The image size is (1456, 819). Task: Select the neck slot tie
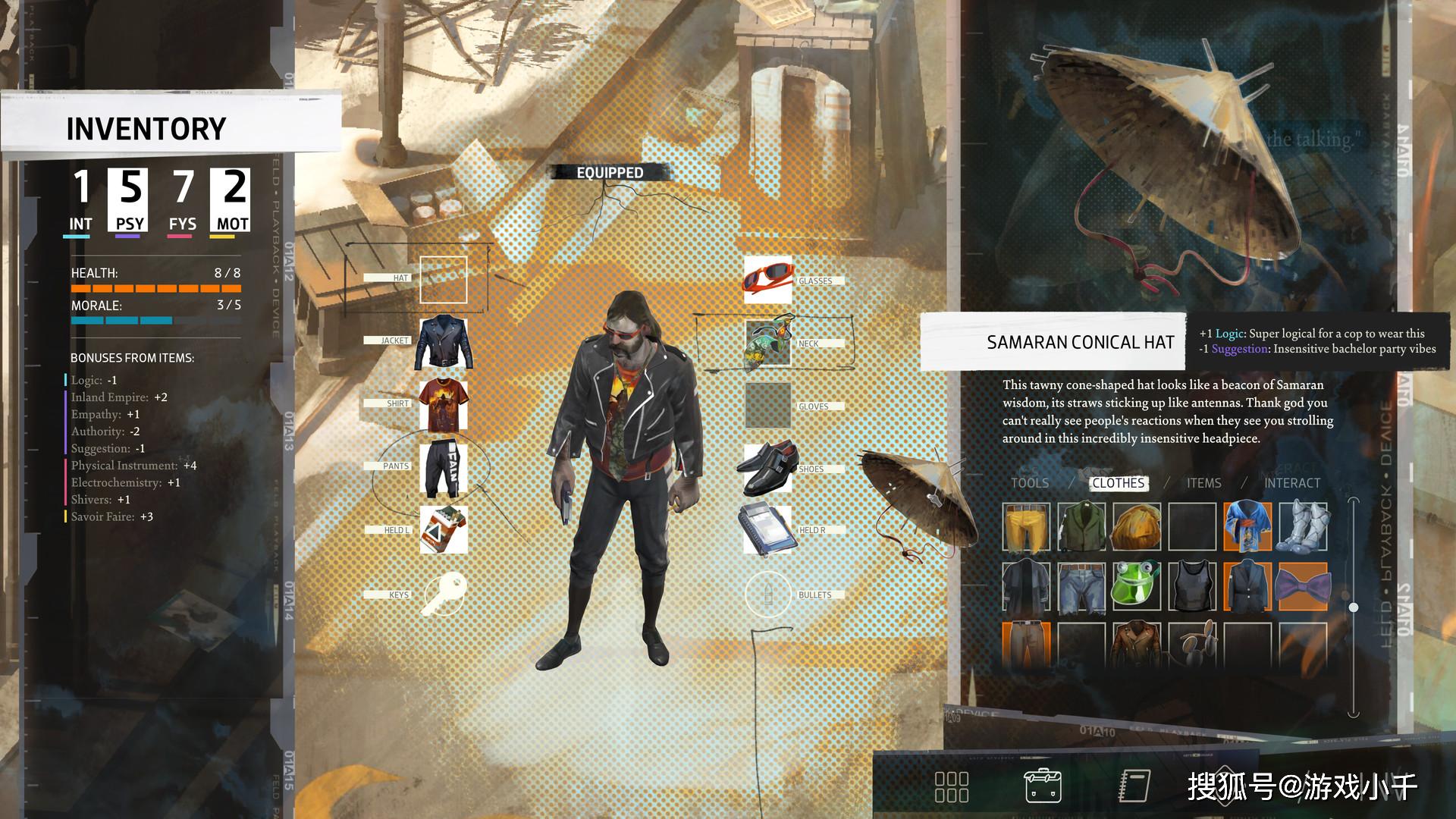[767, 344]
